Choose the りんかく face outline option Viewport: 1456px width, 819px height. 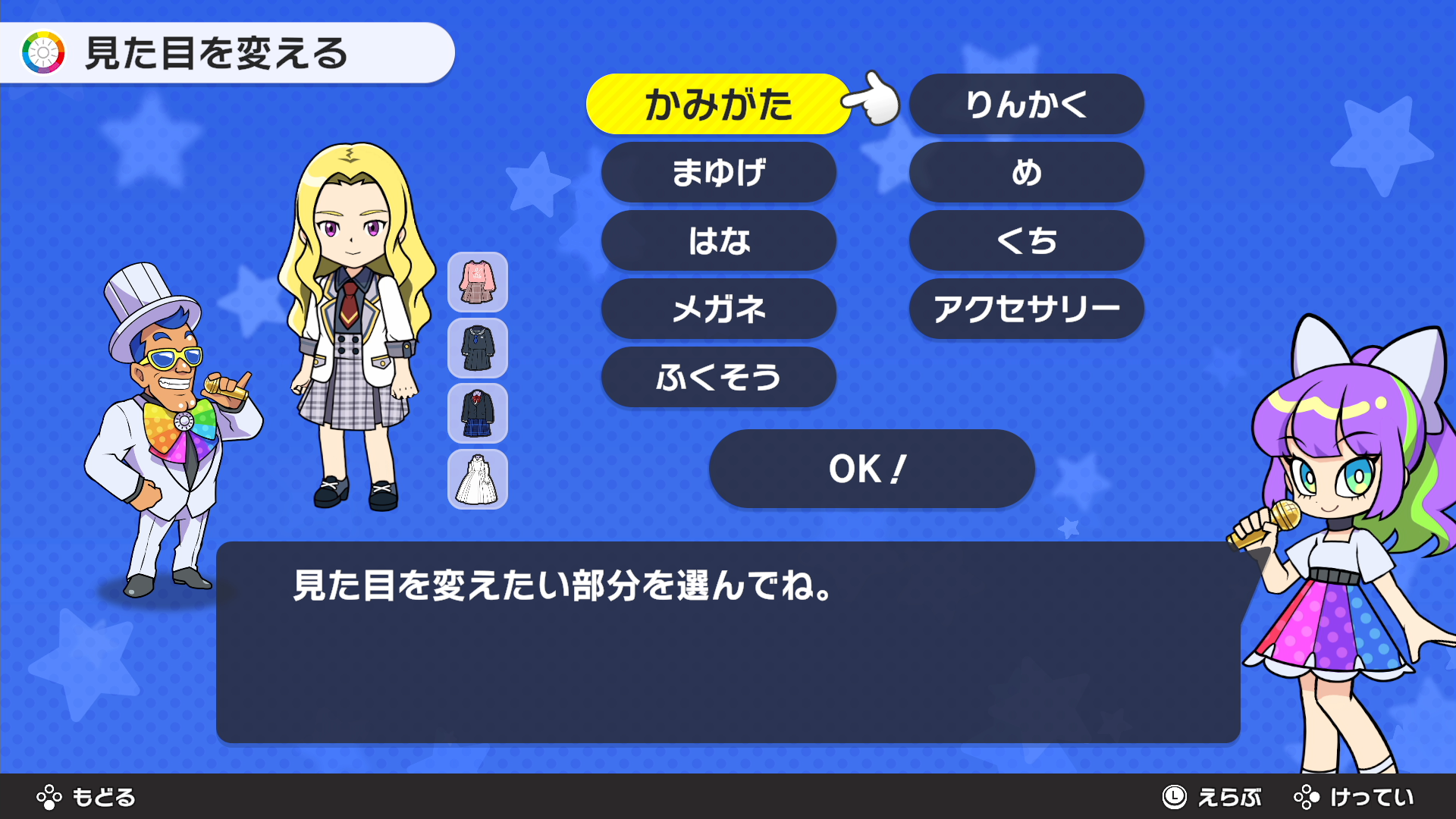[x=1026, y=105]
